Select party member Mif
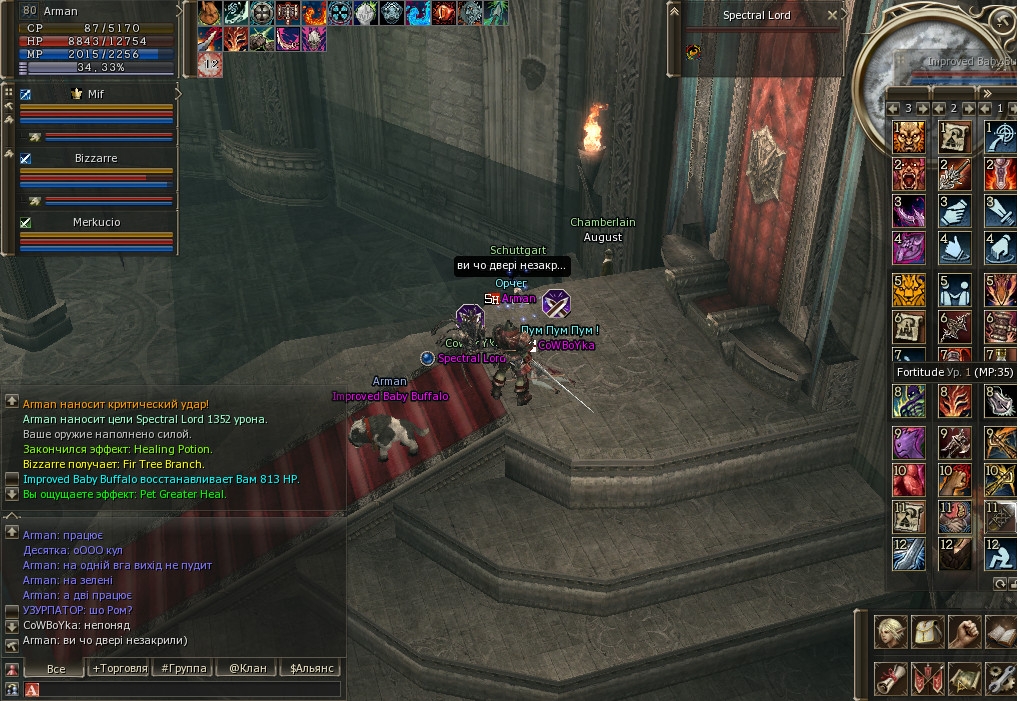The width and height of the screenshot is (1020, 701). click(x=96, y=94)
